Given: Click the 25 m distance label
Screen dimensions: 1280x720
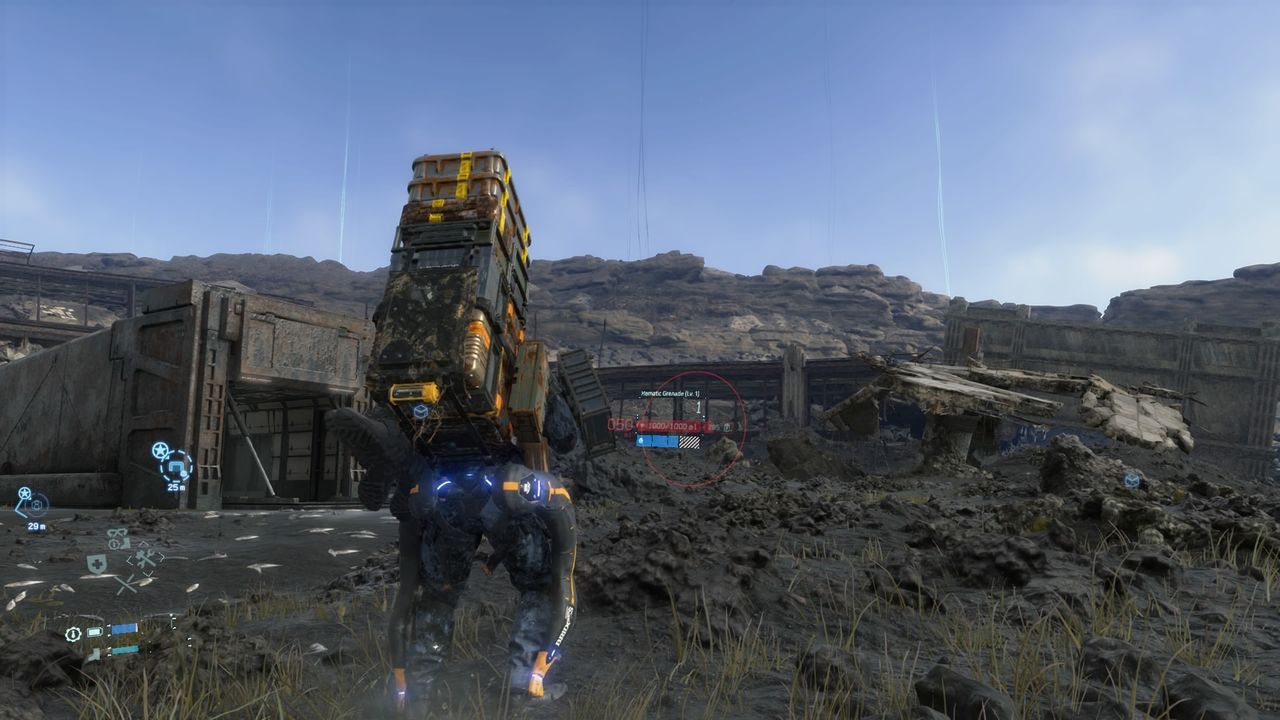Looking at the screenshot, I should click(175, 487).
